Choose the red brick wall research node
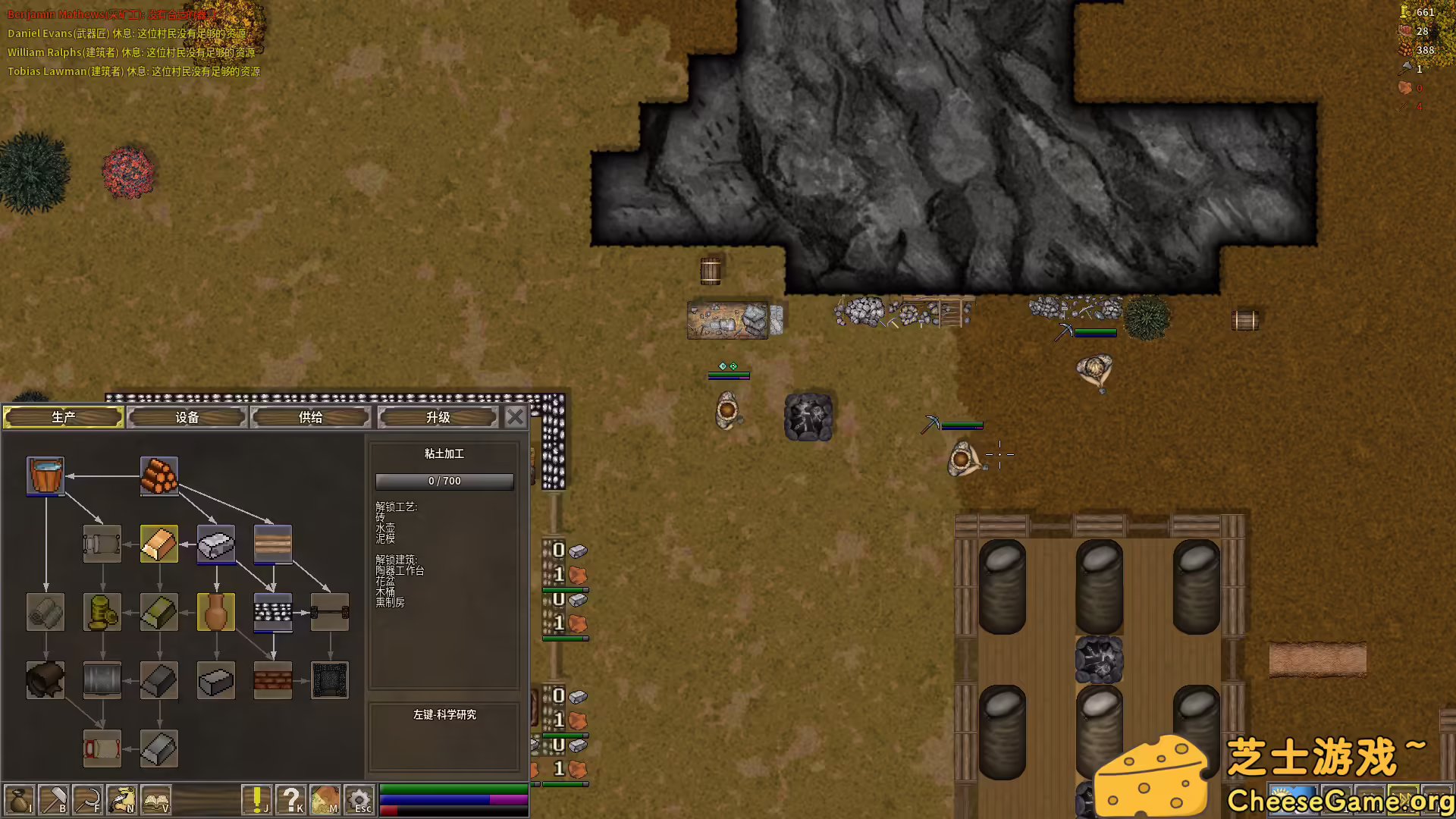Image resolution: width=1456 pixels, height=819 pixels. [273, 680]
